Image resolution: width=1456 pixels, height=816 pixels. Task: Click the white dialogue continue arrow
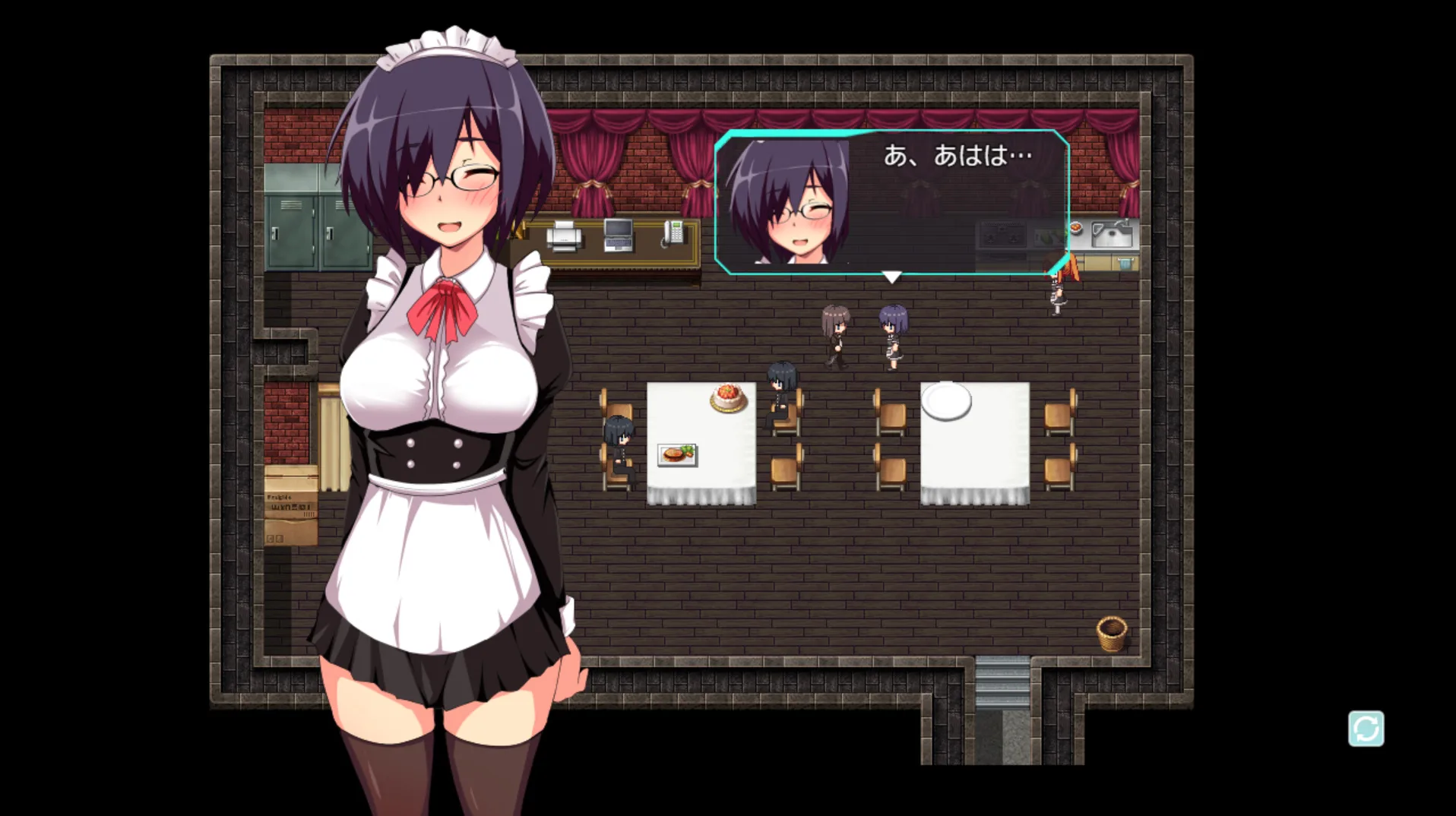(x=891, y=277)
